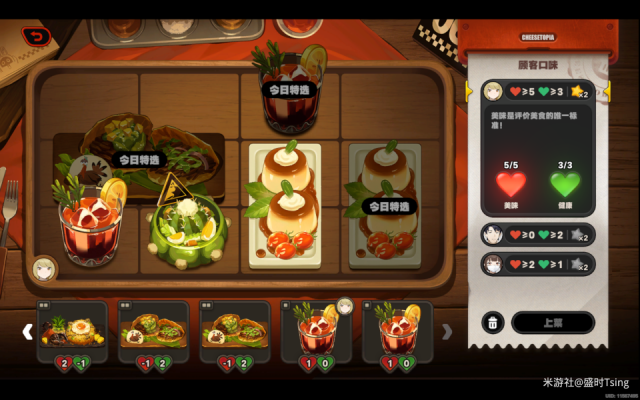Click the red back arrow button
This screenshot has height=400, width=640.
point(38,36)
